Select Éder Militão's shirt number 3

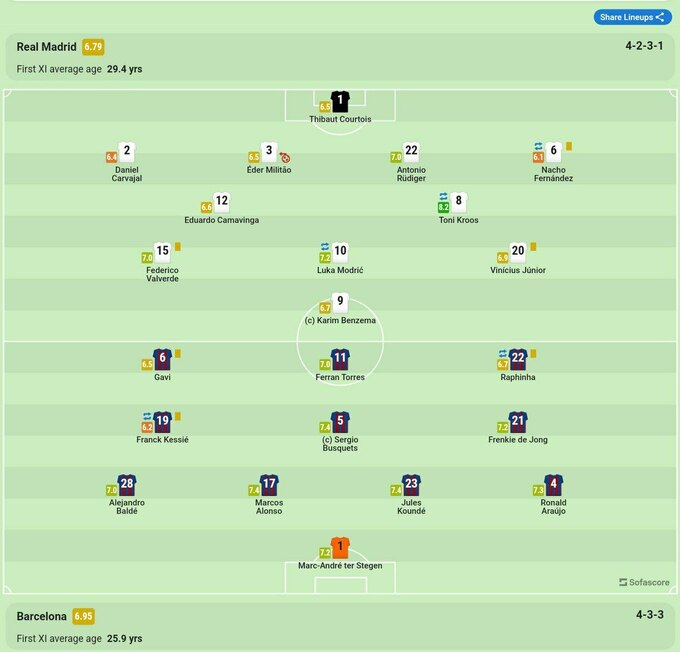coord(269,152)
